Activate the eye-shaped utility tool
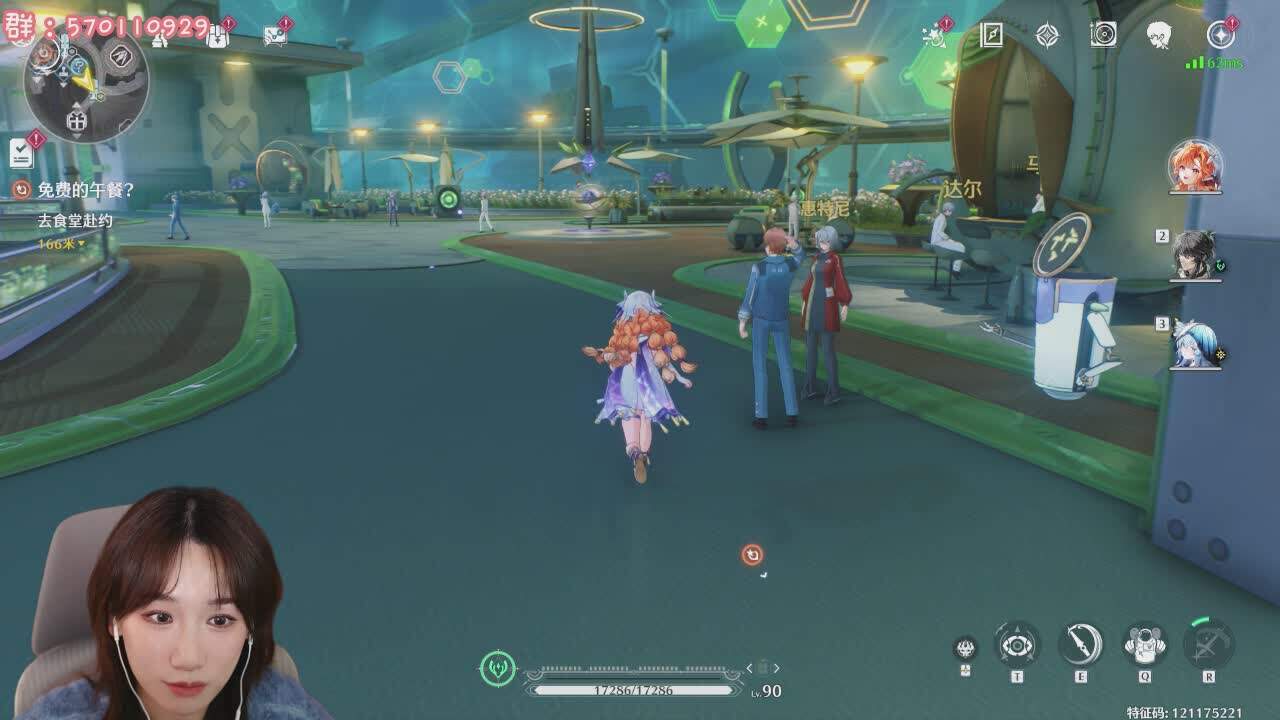1280x720 pixels. (x=1017, y=645)
